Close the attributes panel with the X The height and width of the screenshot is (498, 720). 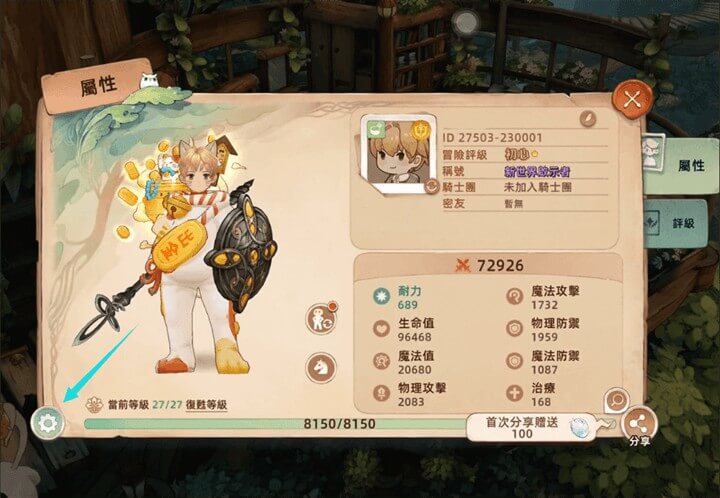(631, 98)
